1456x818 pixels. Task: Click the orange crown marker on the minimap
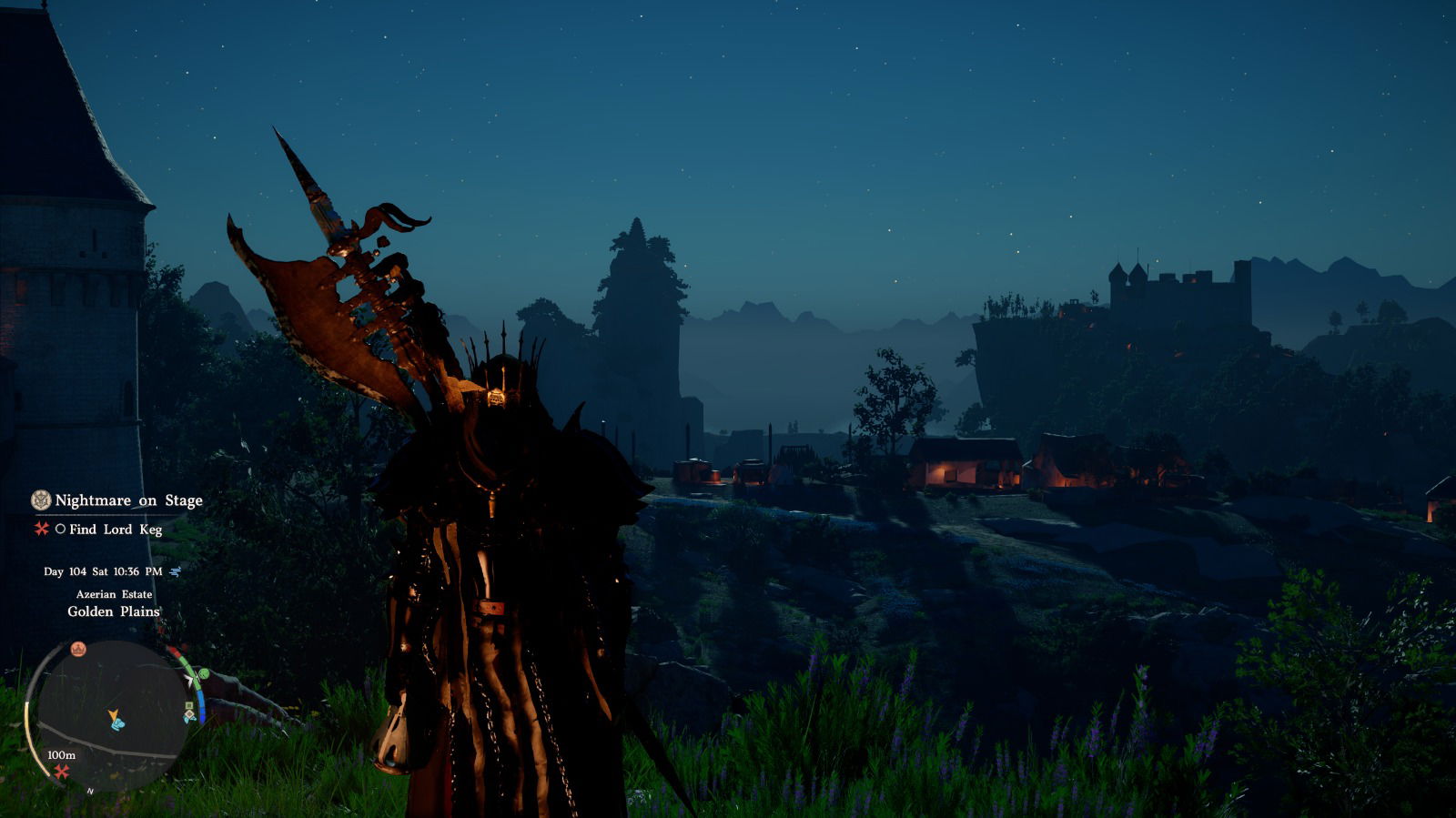78,649
